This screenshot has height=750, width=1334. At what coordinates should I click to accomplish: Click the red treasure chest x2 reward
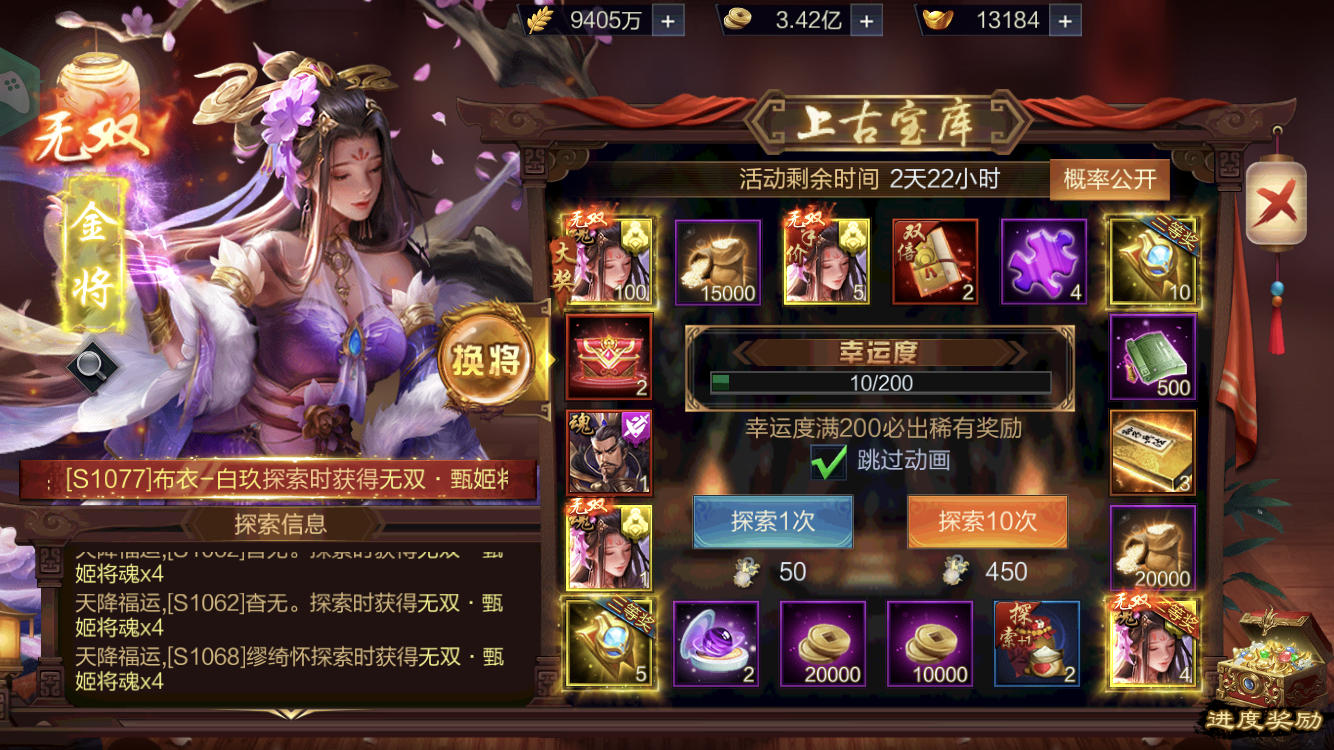coord(609,355)
